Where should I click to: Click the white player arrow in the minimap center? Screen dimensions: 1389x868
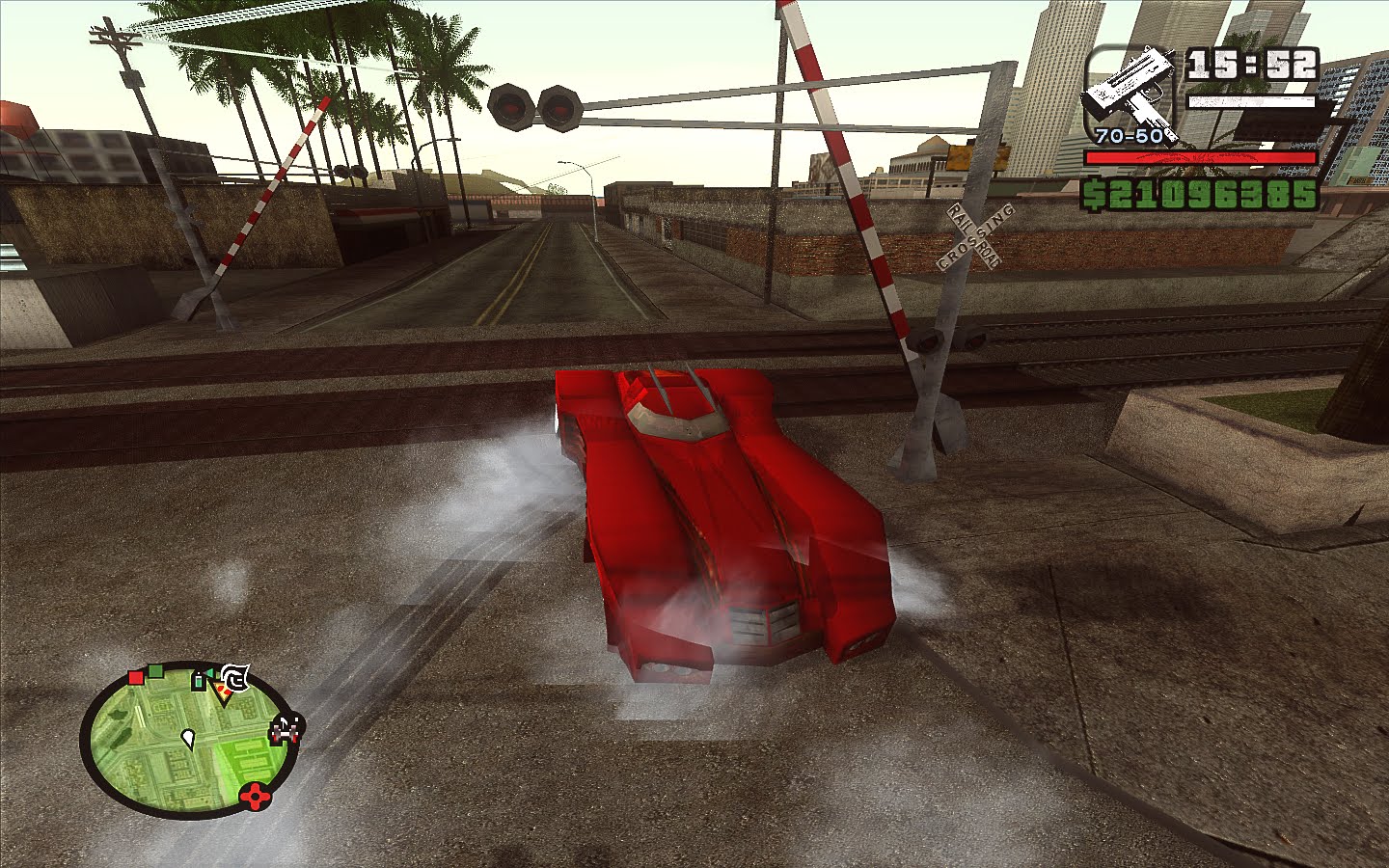(190, 740)
